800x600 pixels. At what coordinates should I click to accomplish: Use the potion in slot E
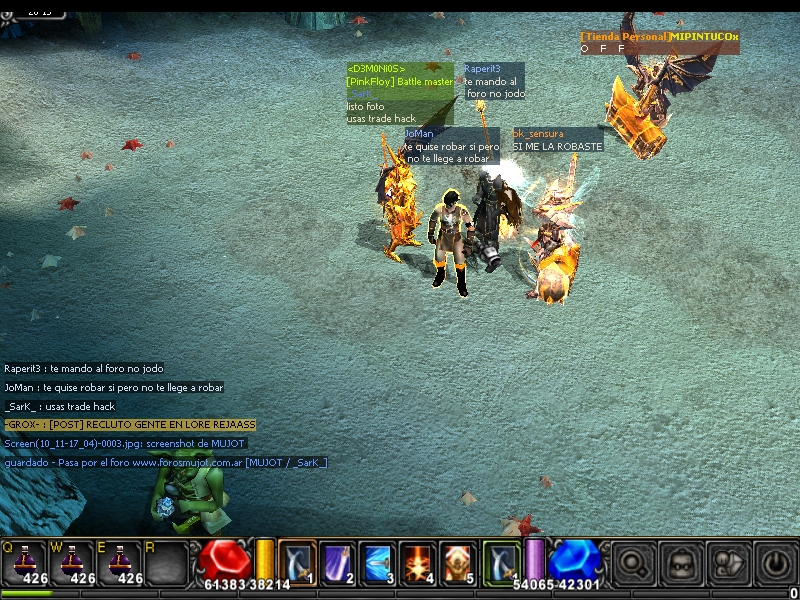[119, 564]
